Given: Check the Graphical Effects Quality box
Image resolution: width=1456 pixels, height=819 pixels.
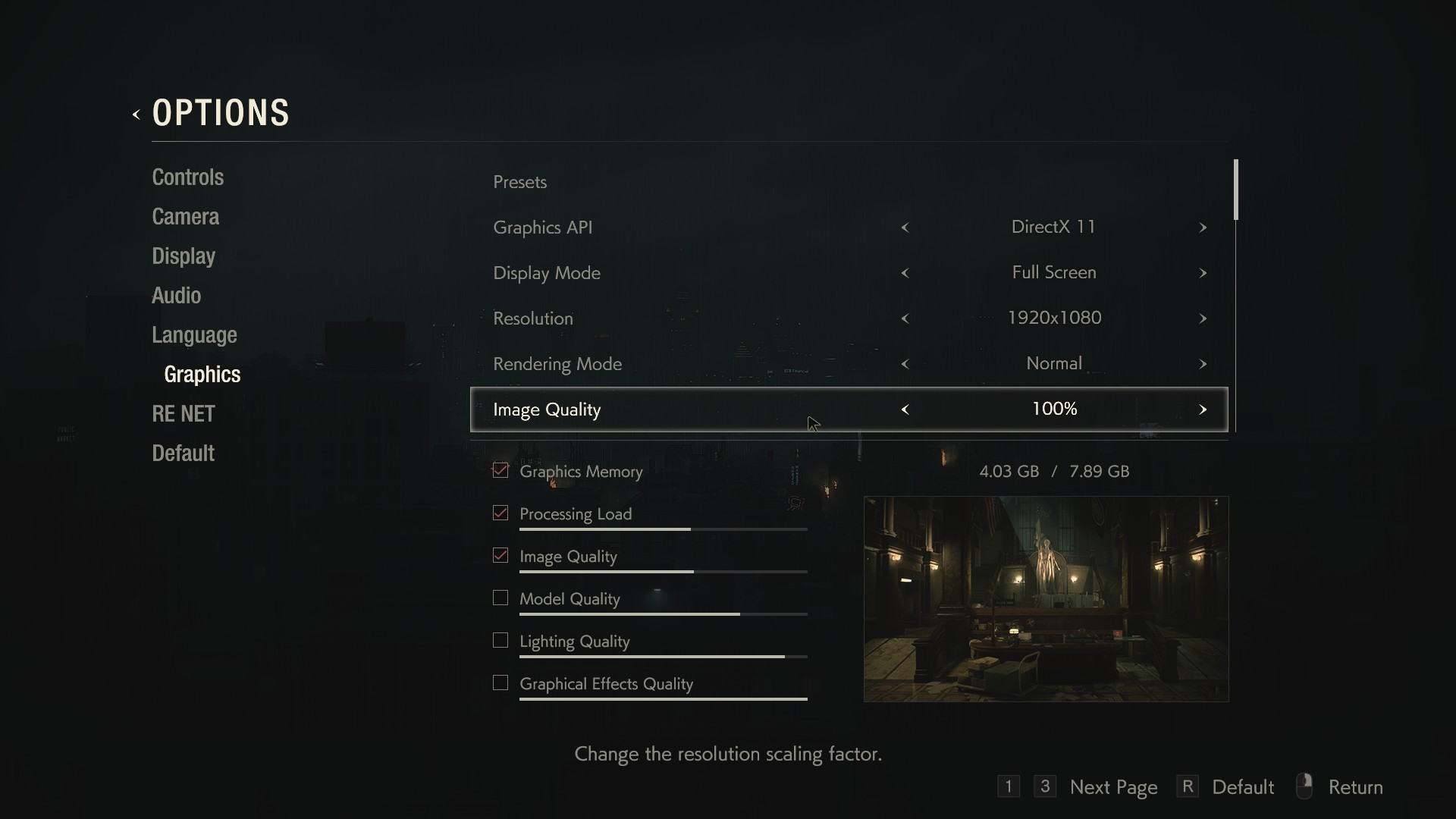Looking at the screenshot, I should tap(500, 683).
